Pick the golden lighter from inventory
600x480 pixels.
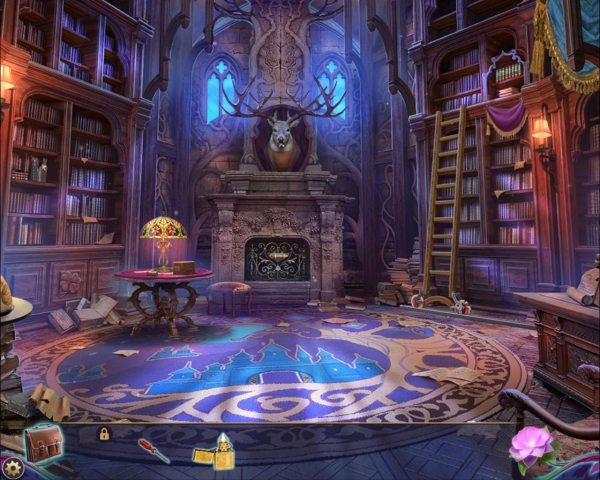213,452
